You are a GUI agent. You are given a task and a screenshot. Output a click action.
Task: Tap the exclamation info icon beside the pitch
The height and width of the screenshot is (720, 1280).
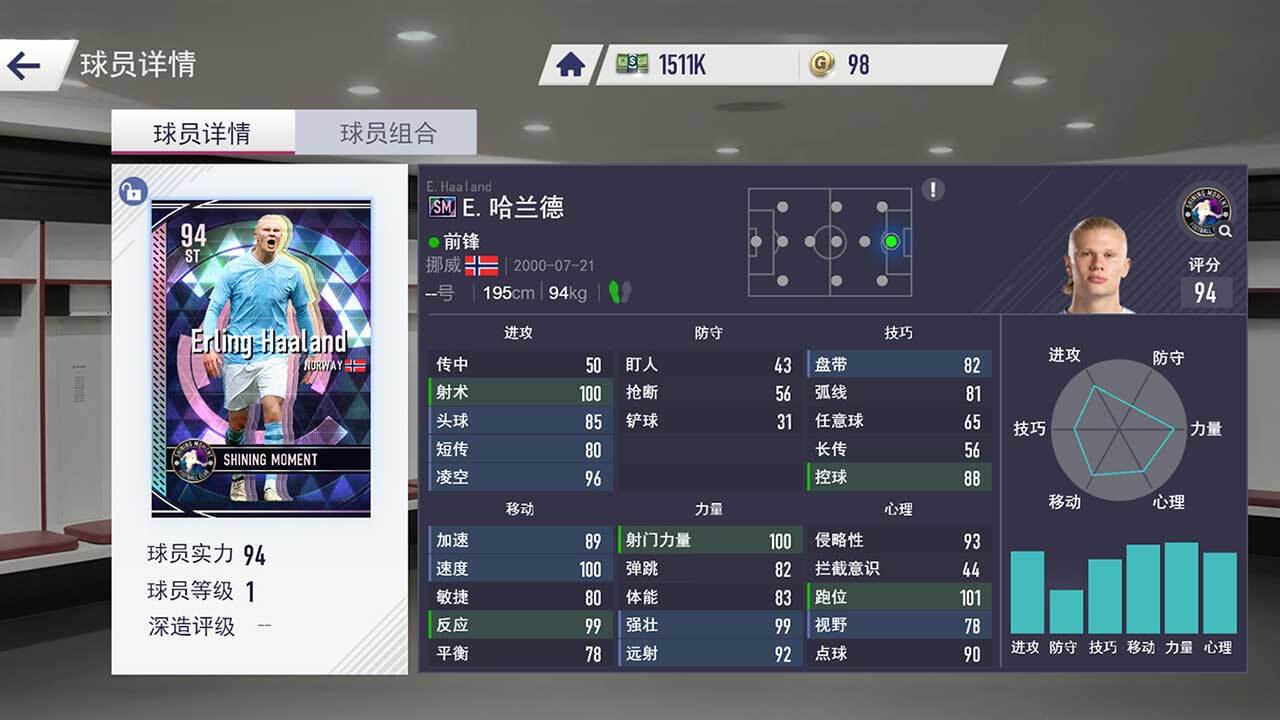[934, 190]
